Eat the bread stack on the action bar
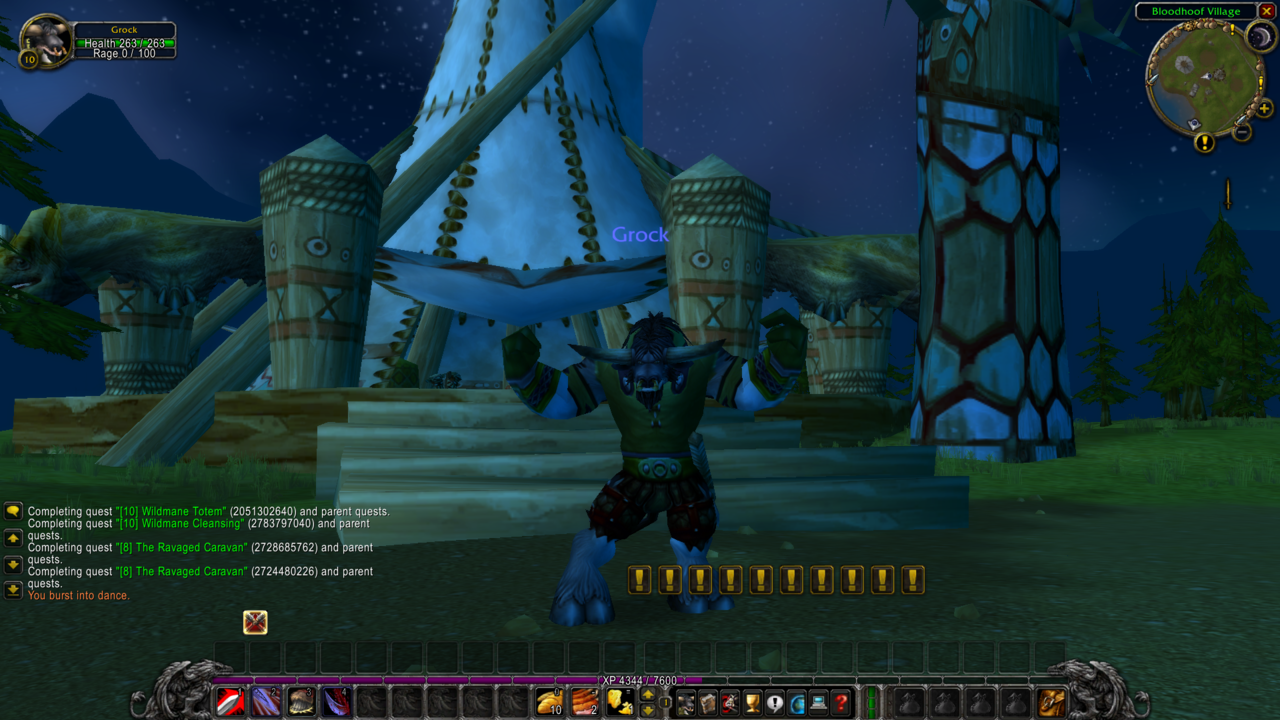Image resolution: width=1280 pixels, height=720 pixels. 547,700
